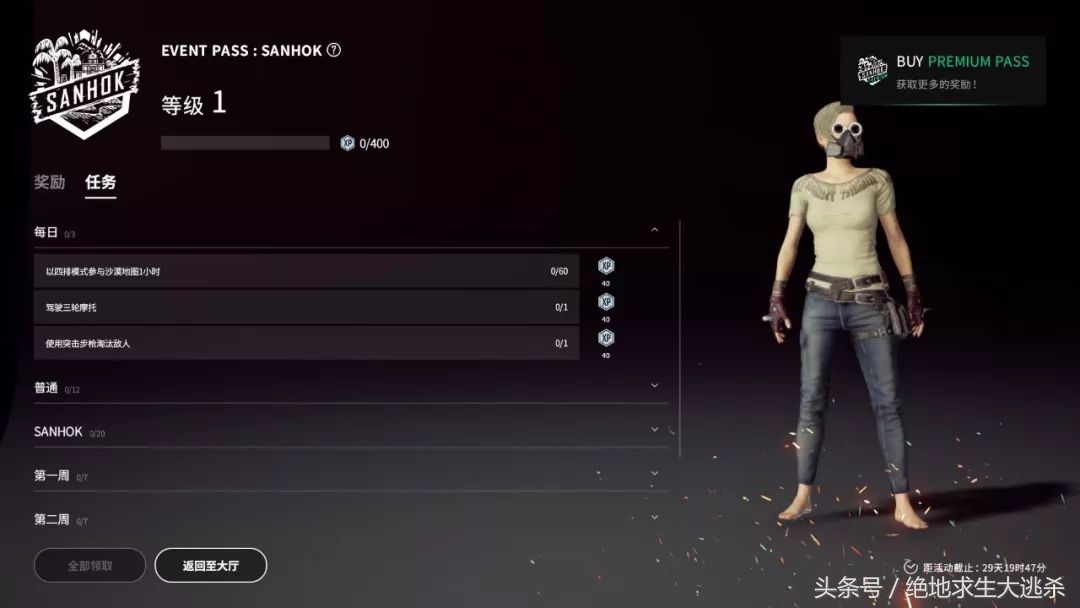
Task: Expand the SANHOK missions section
Action: point(654,429)
